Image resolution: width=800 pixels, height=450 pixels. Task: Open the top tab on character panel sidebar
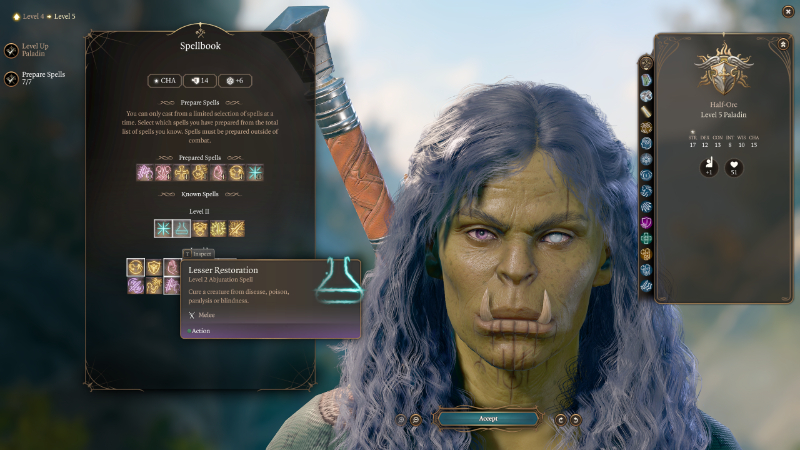[x=646, y=62]
